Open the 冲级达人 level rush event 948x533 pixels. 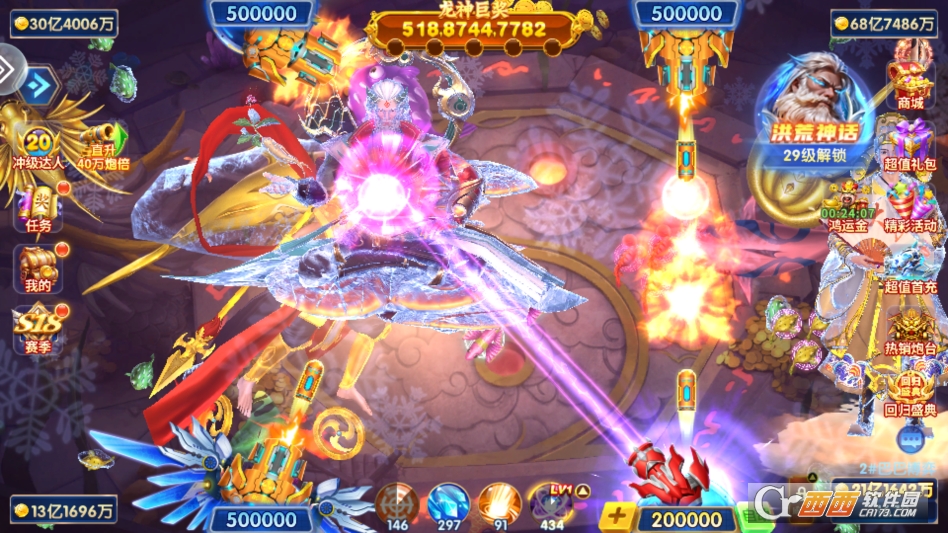[x=37, y=148]
